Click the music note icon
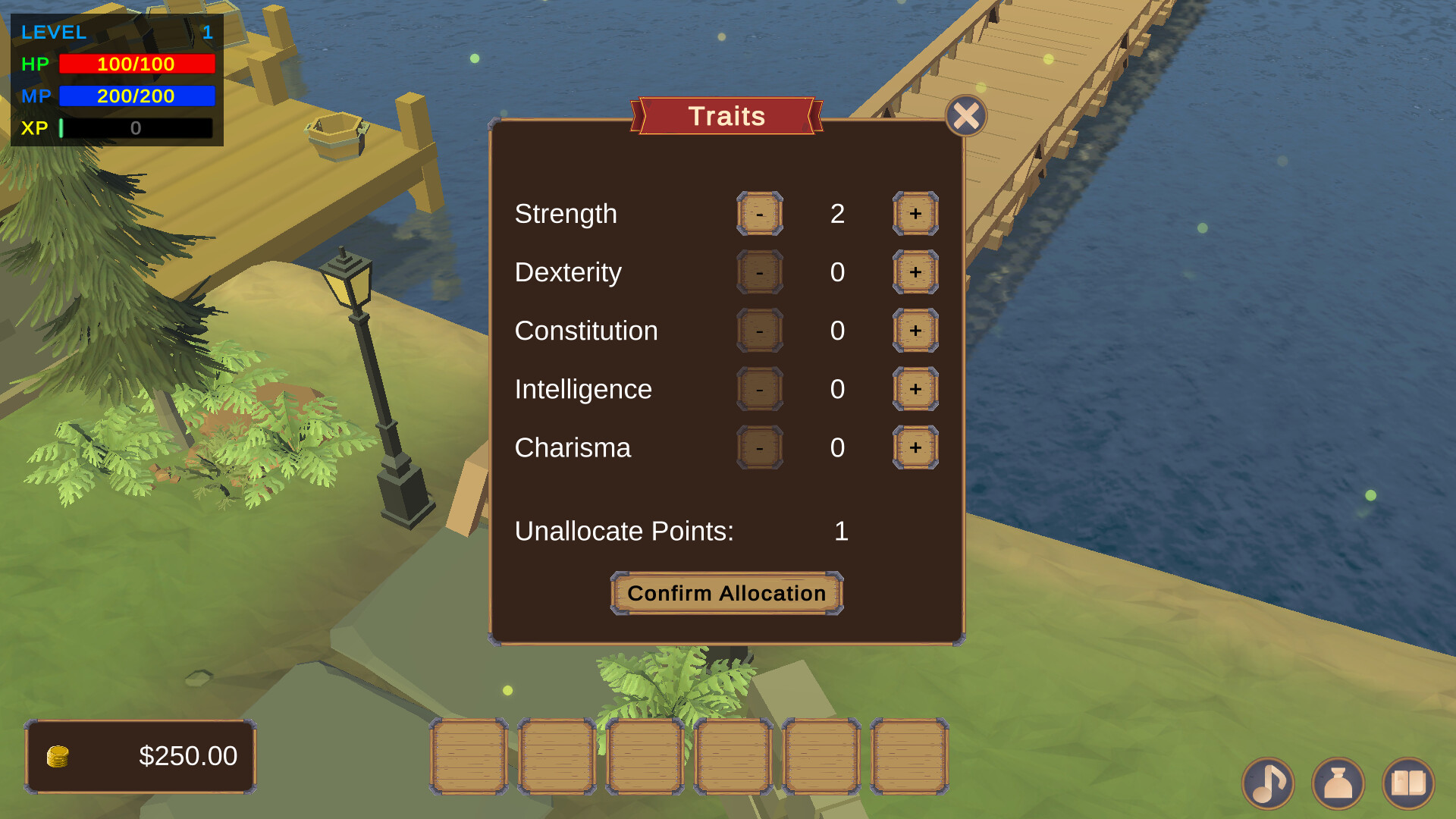 [1268, 783]
